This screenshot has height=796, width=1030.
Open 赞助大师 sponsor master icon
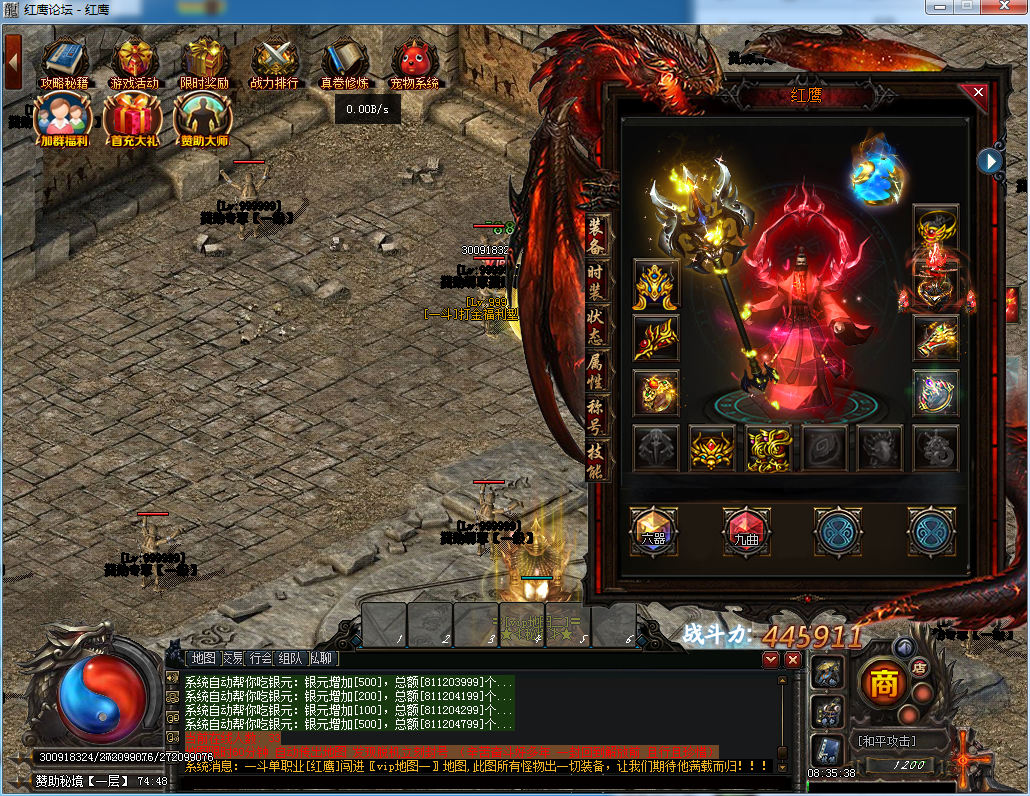(203, 118)
